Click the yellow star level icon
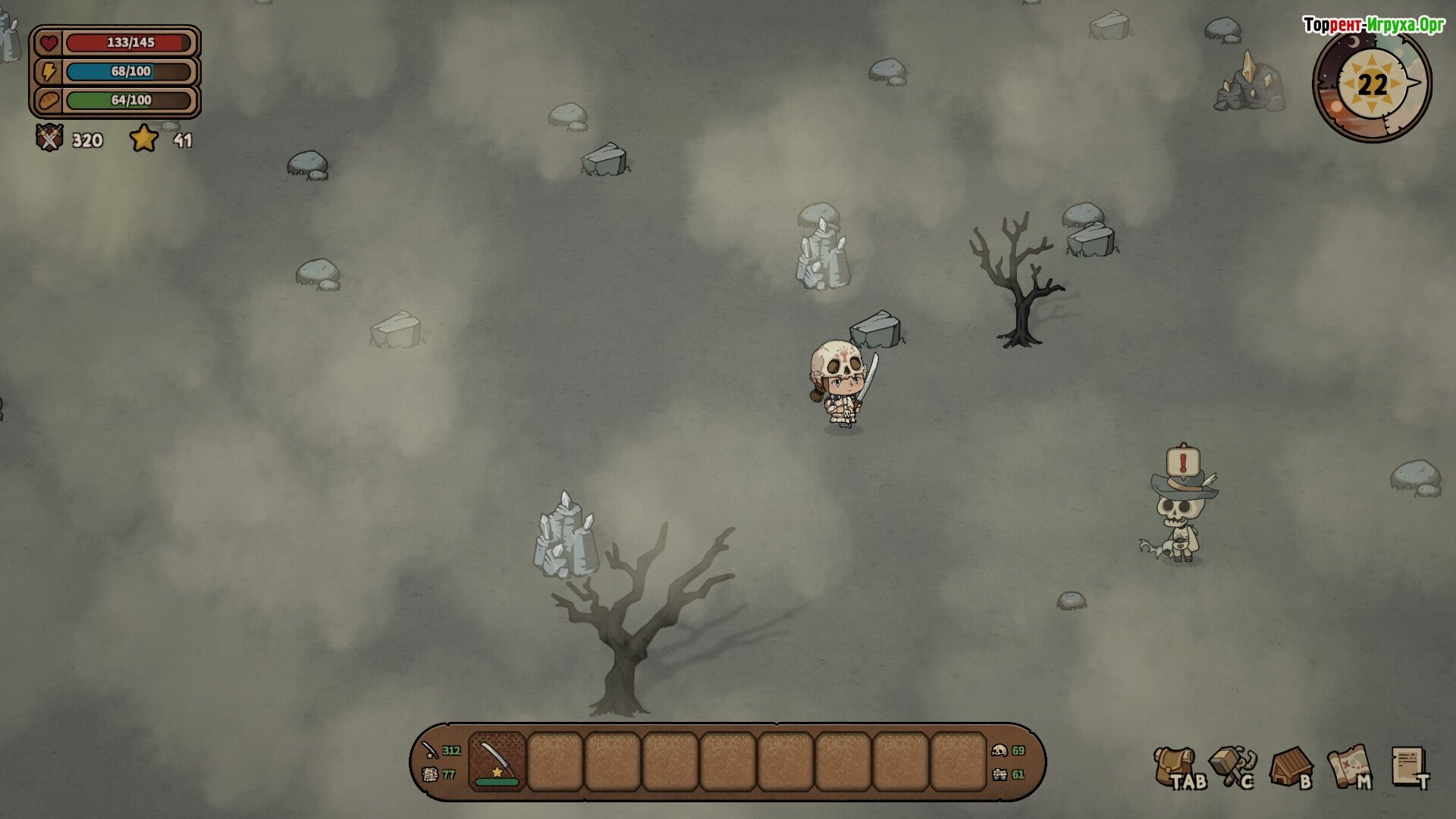The height and width of the screenshot is (819, 1456). pyautogui.click(x=144, y=139)
